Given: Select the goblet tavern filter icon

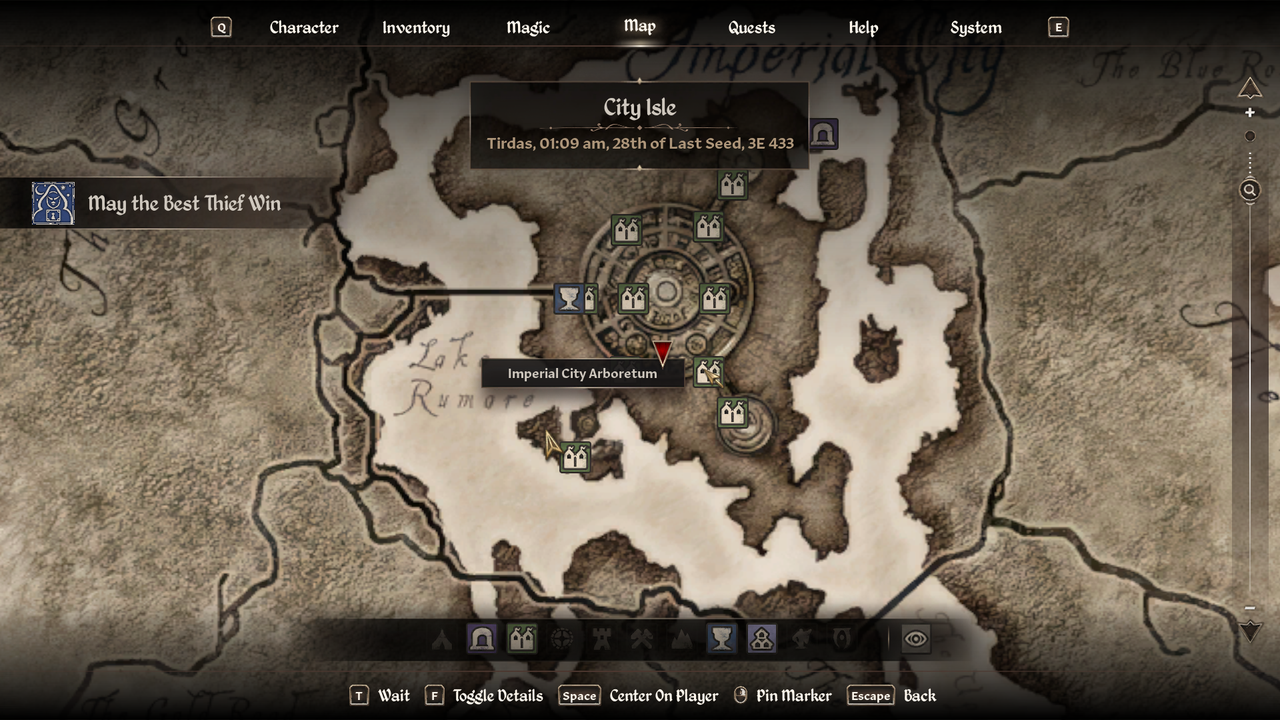Looking at the screenshot, I should (x=721, y=640).
